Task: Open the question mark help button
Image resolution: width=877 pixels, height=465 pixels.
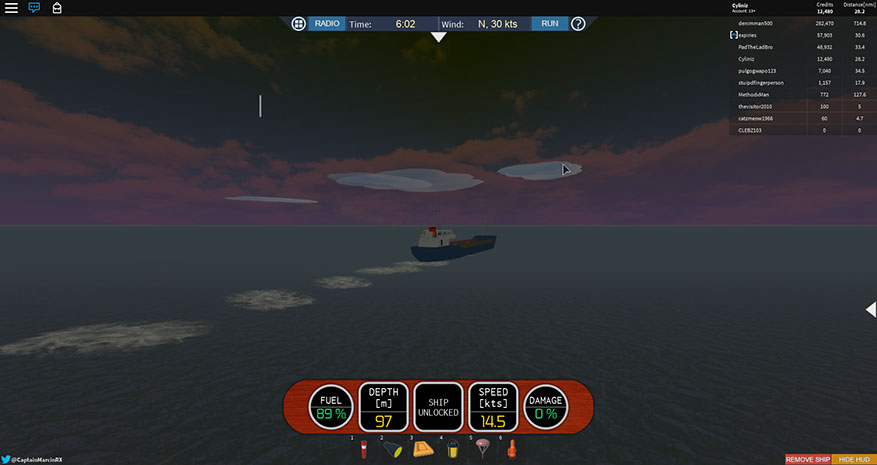Action: pos(578,23)
